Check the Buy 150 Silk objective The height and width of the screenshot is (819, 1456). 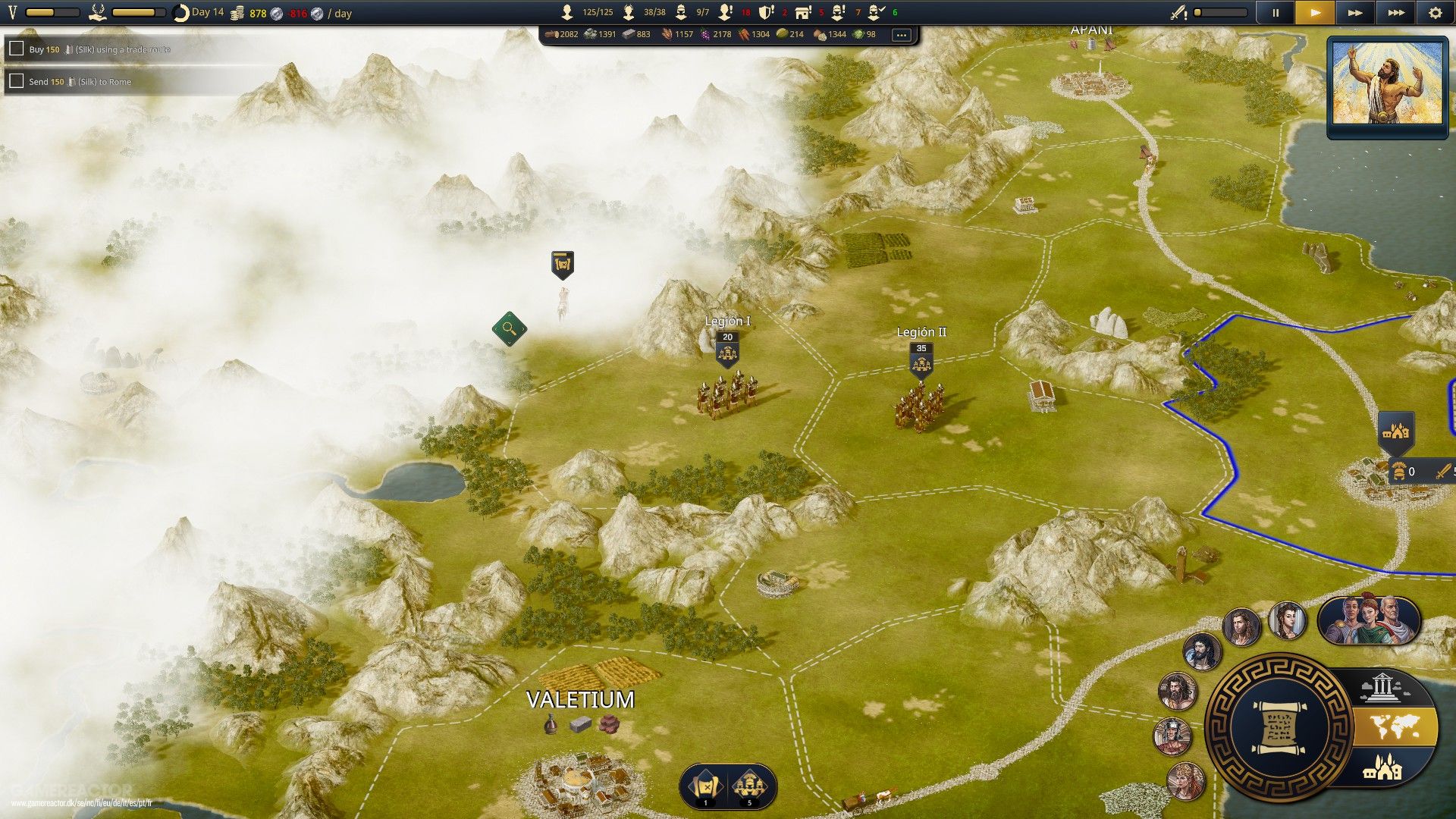point(16,49)
